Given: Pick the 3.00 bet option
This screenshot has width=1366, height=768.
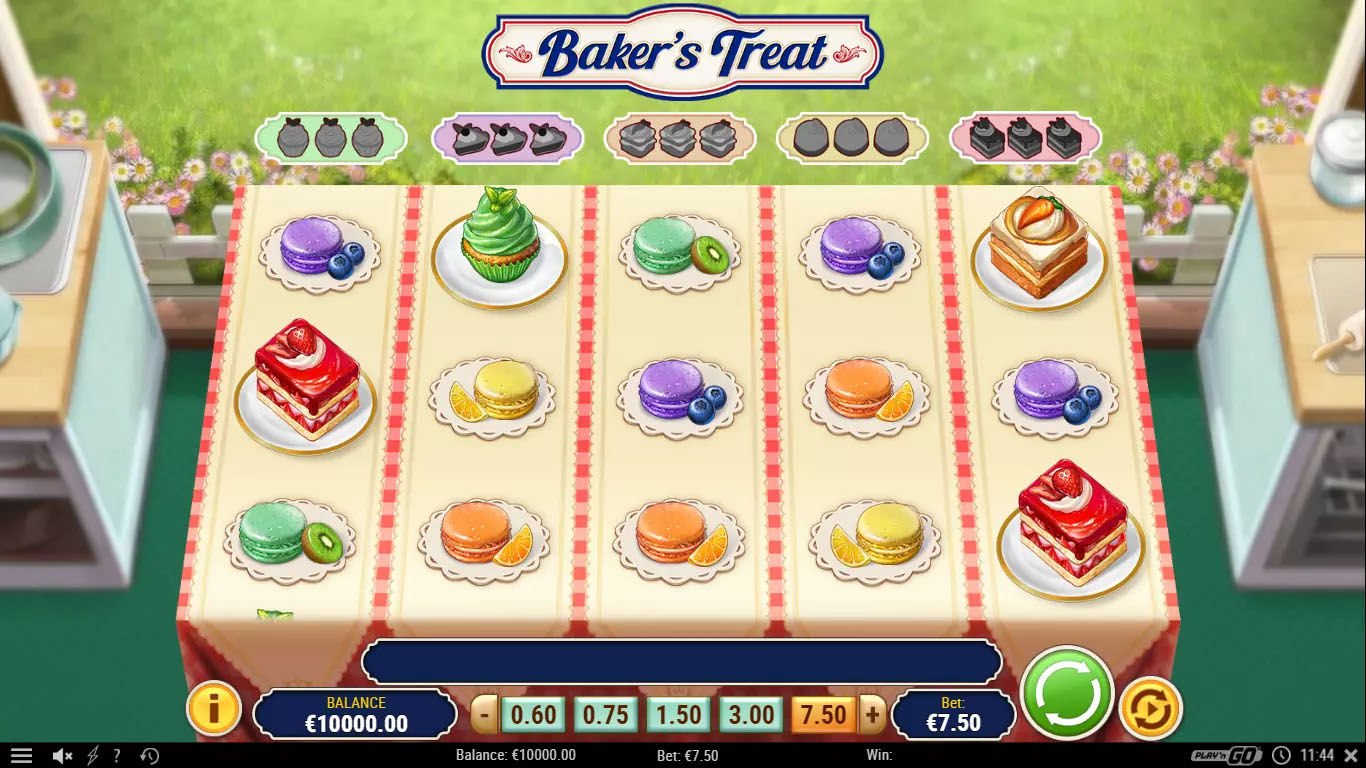Looking at the screenshot, I should pos(752,715).
